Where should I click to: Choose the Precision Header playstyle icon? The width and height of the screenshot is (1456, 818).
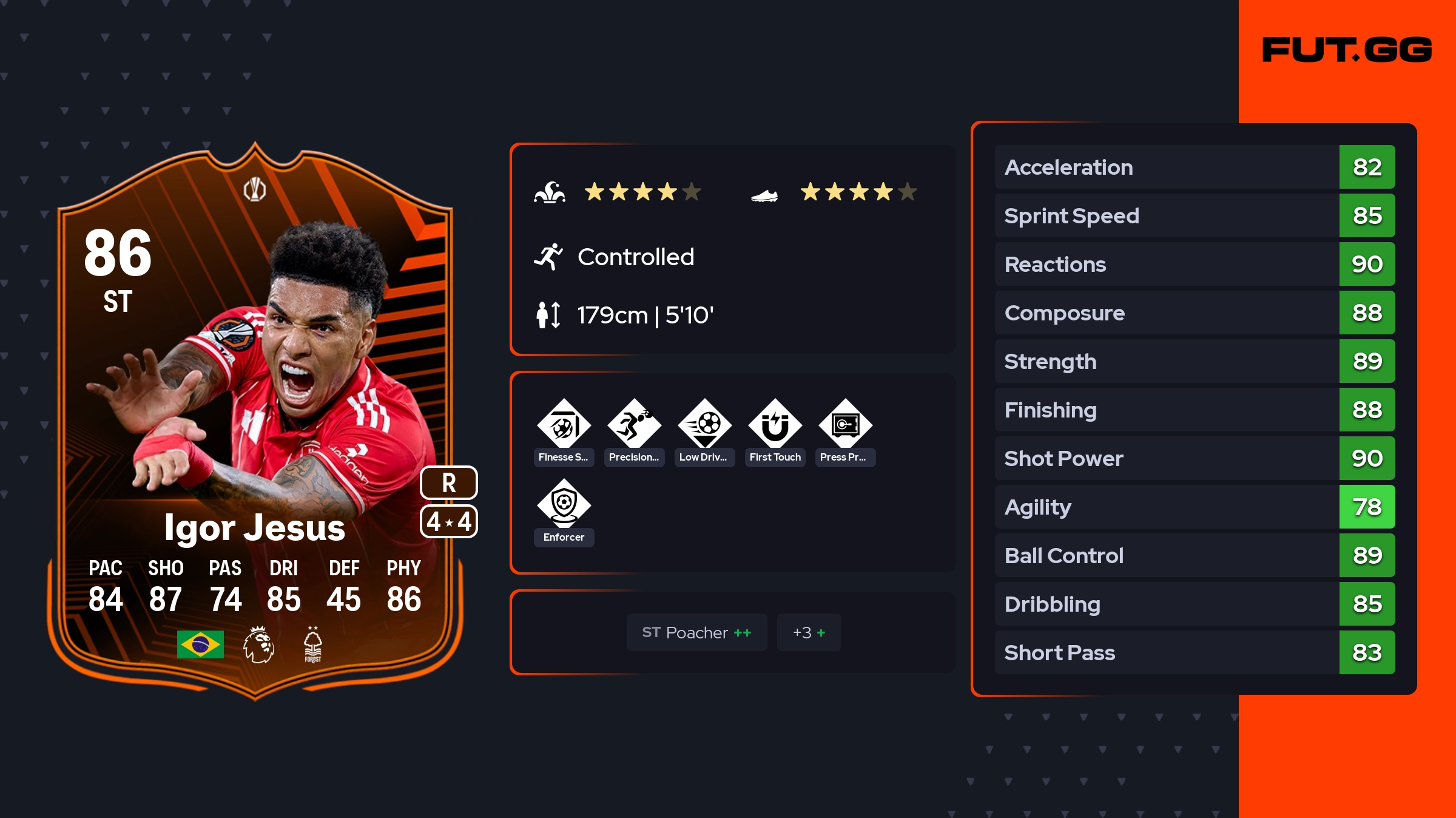pyautogui.click(x=634, y=425)
